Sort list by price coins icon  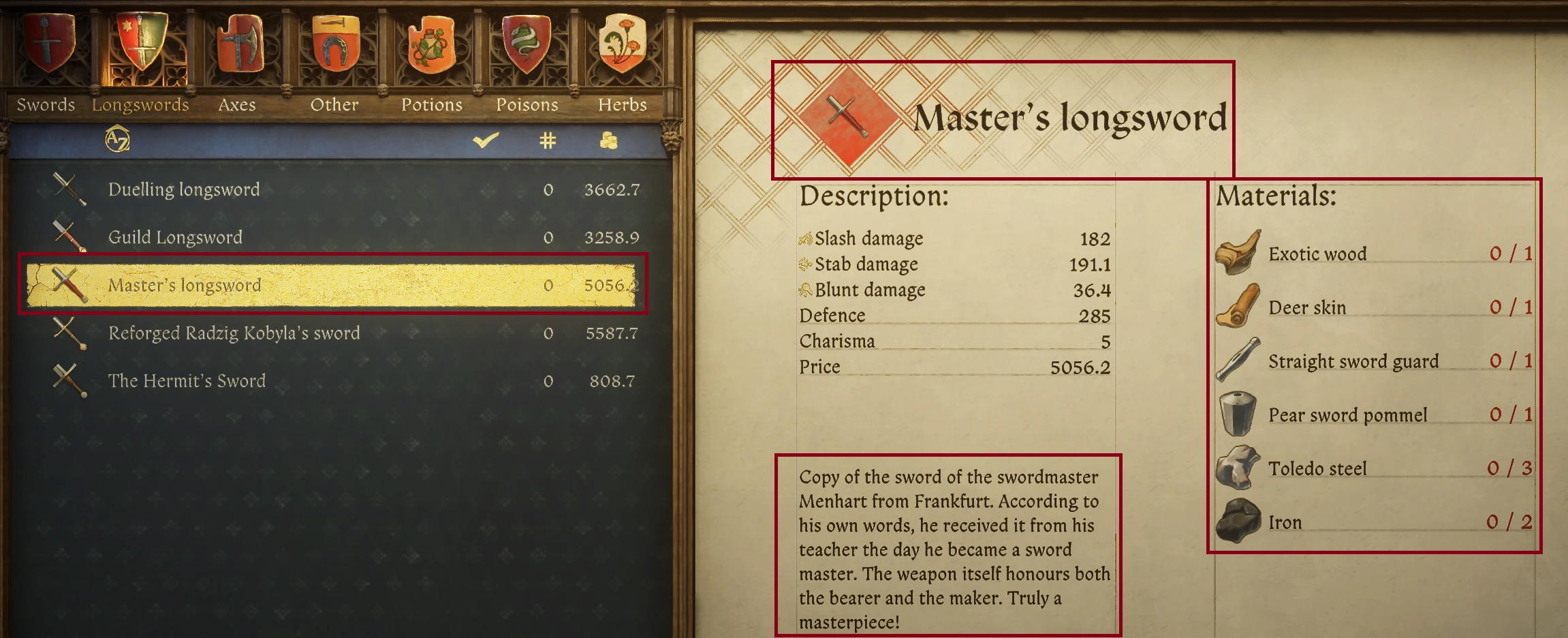[x=608, y=140]
